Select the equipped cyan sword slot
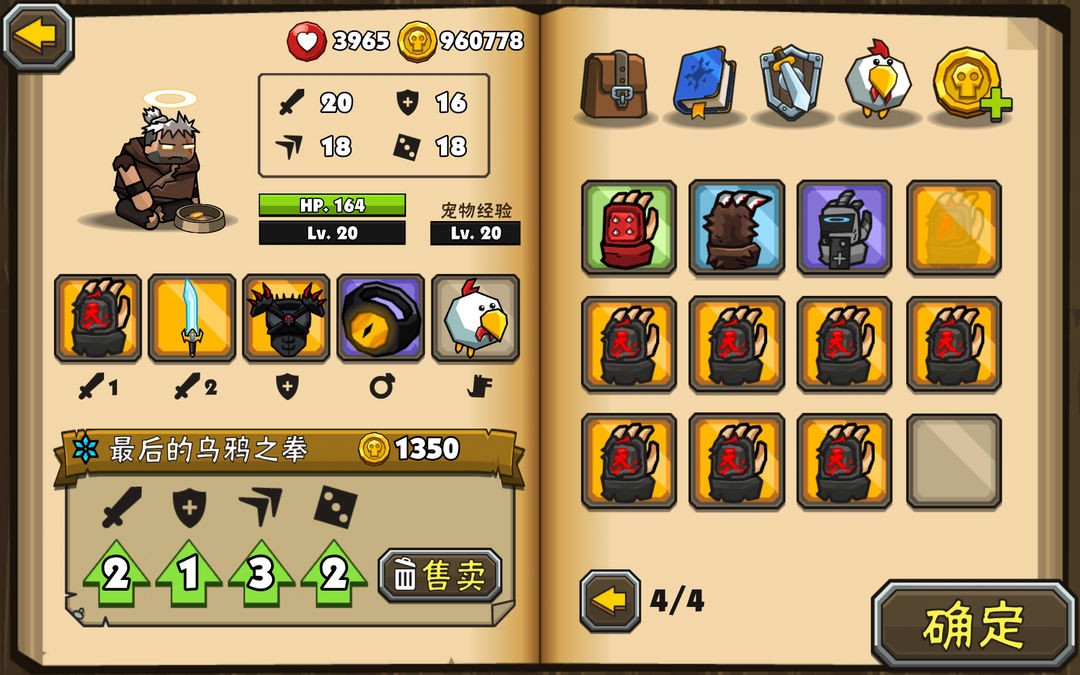Screen dimensions: 1080x675 point(192,318)
